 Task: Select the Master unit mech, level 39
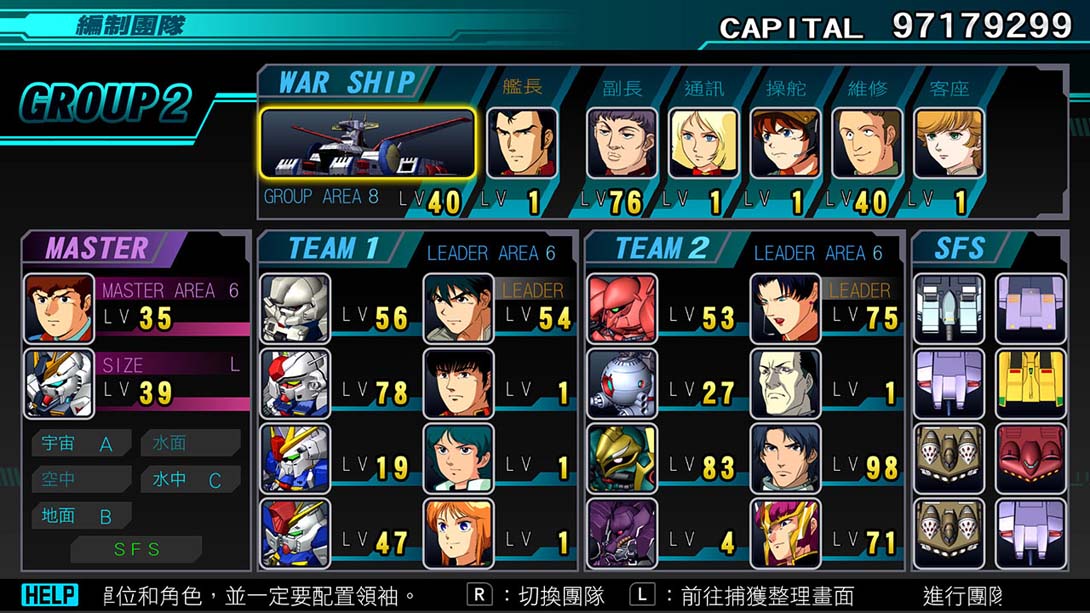coord(59,384)
